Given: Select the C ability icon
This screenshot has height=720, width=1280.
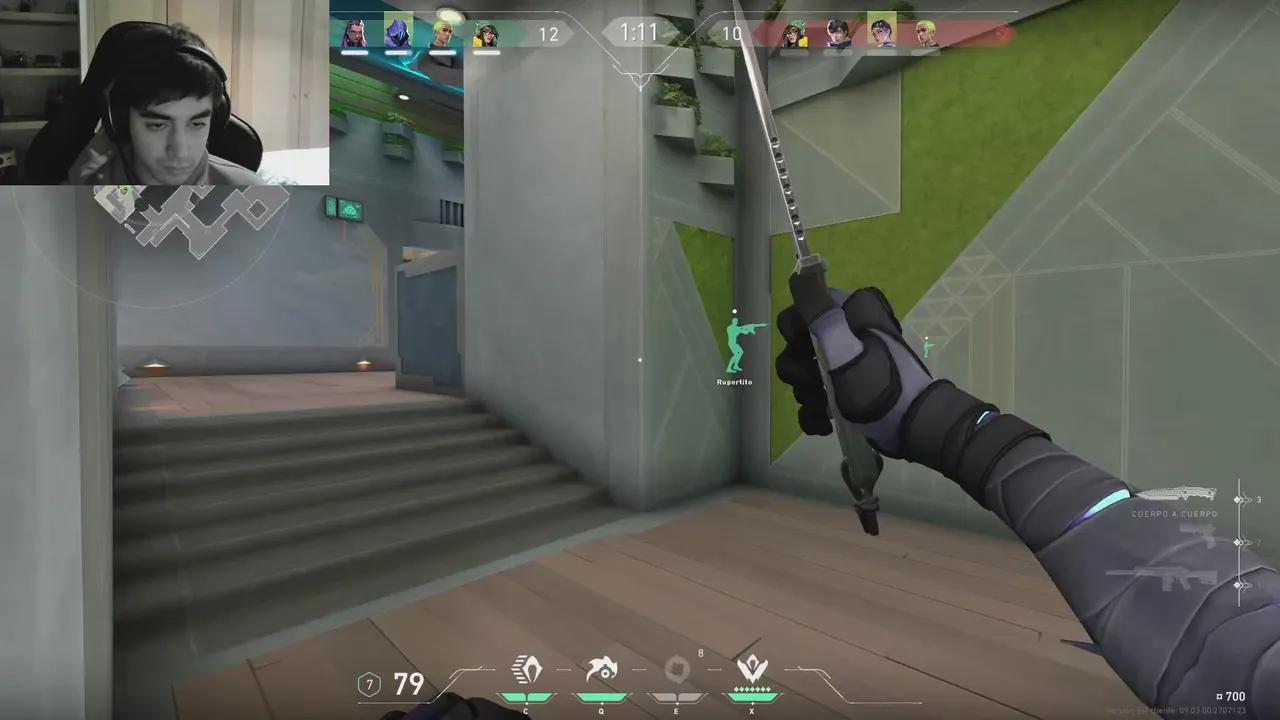Looking at the screenshot, I should click(527, 670).
